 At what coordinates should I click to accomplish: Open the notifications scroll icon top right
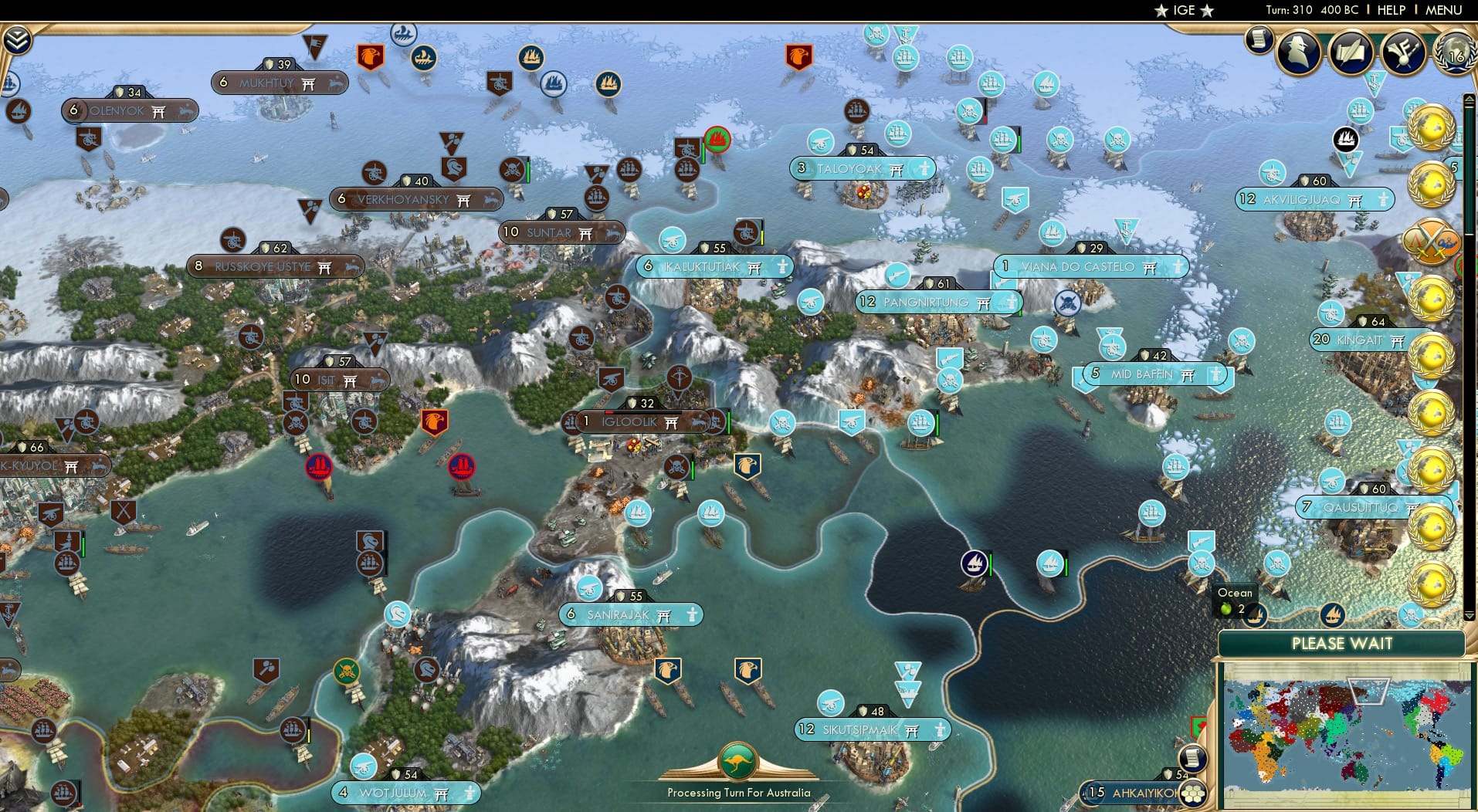point(1259,39)
